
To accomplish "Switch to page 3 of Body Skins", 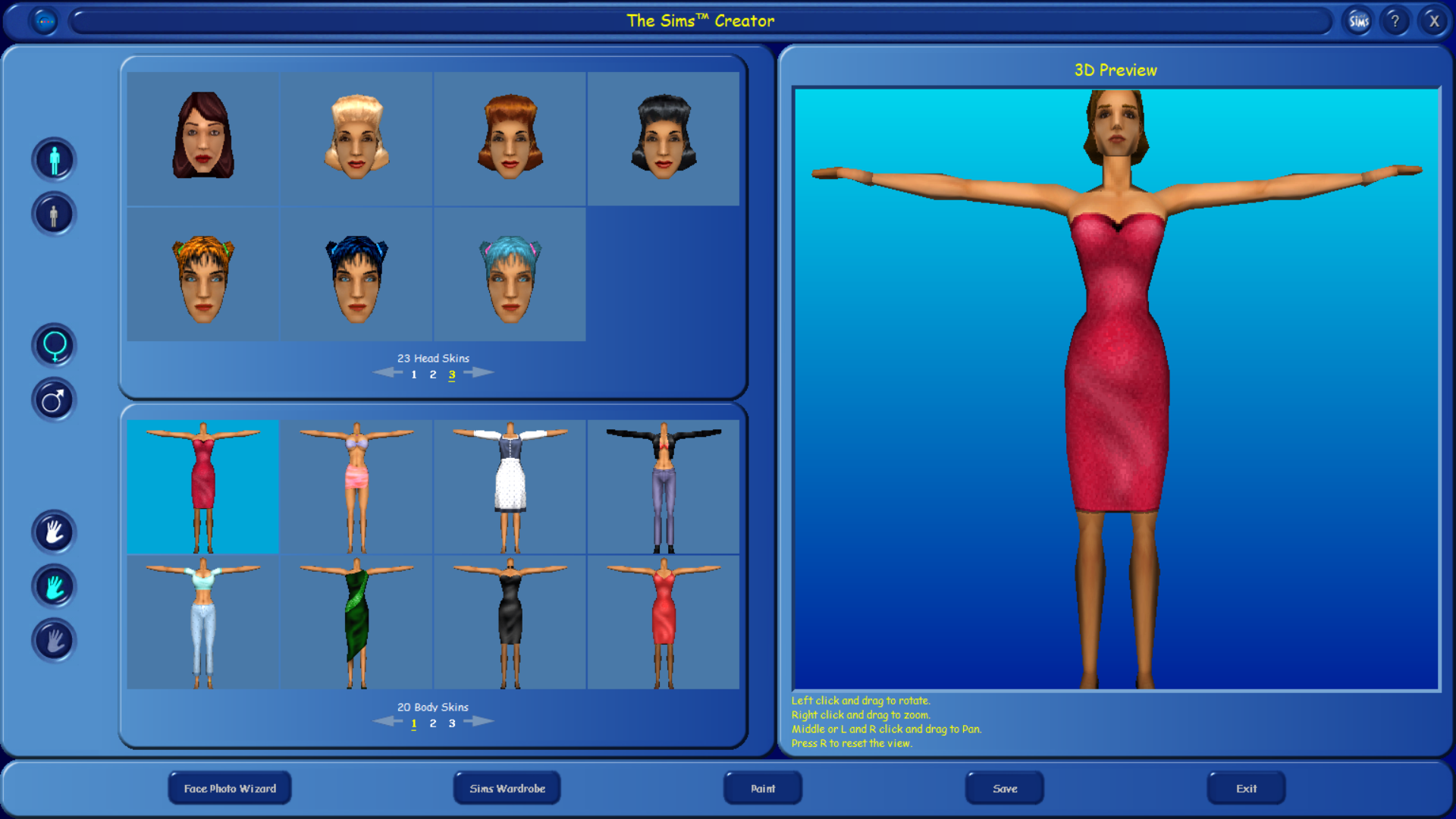I will pos(451,723).
